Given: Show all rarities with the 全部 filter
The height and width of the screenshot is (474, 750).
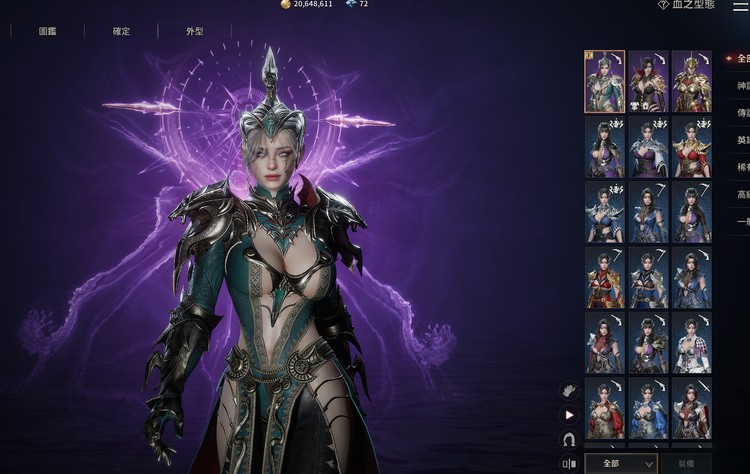Looking at the screenshot, I should tap(741, 58).
